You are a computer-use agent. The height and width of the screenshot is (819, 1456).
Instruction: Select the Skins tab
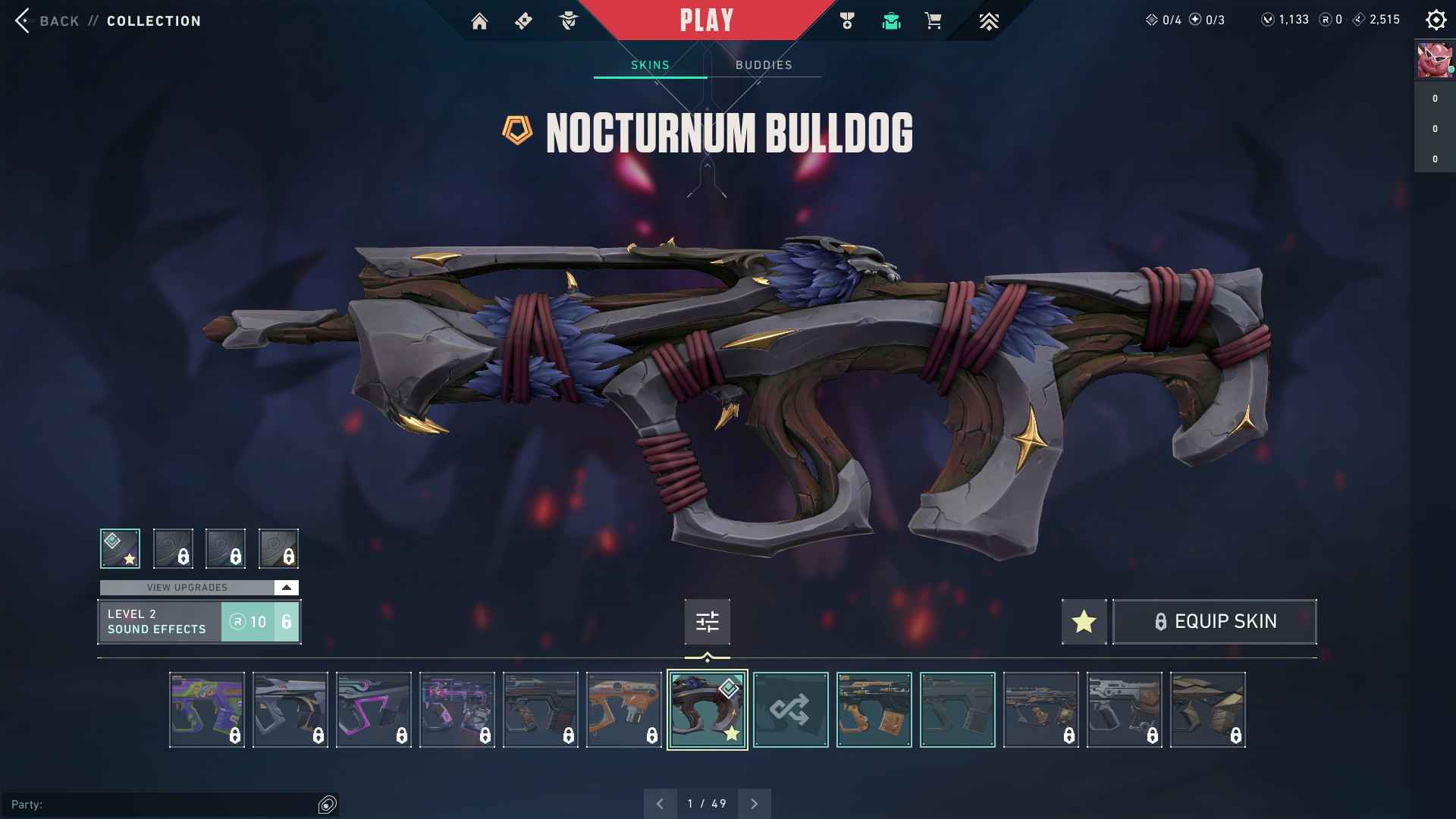click(650, 65)
